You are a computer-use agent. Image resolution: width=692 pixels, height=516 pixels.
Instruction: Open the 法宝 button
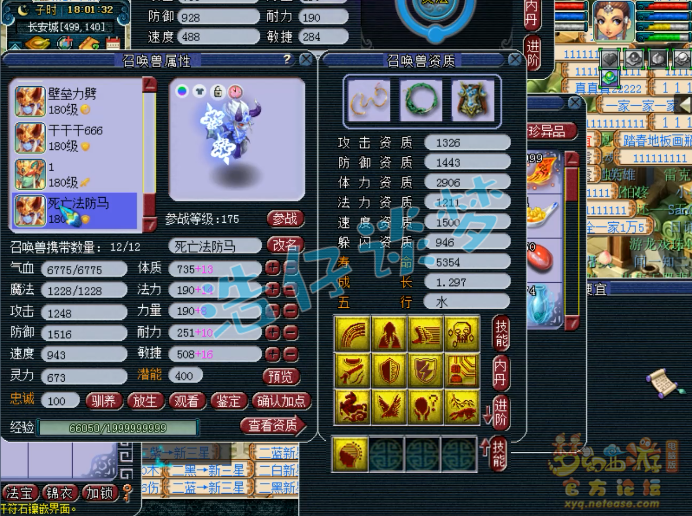pos(19,493)
